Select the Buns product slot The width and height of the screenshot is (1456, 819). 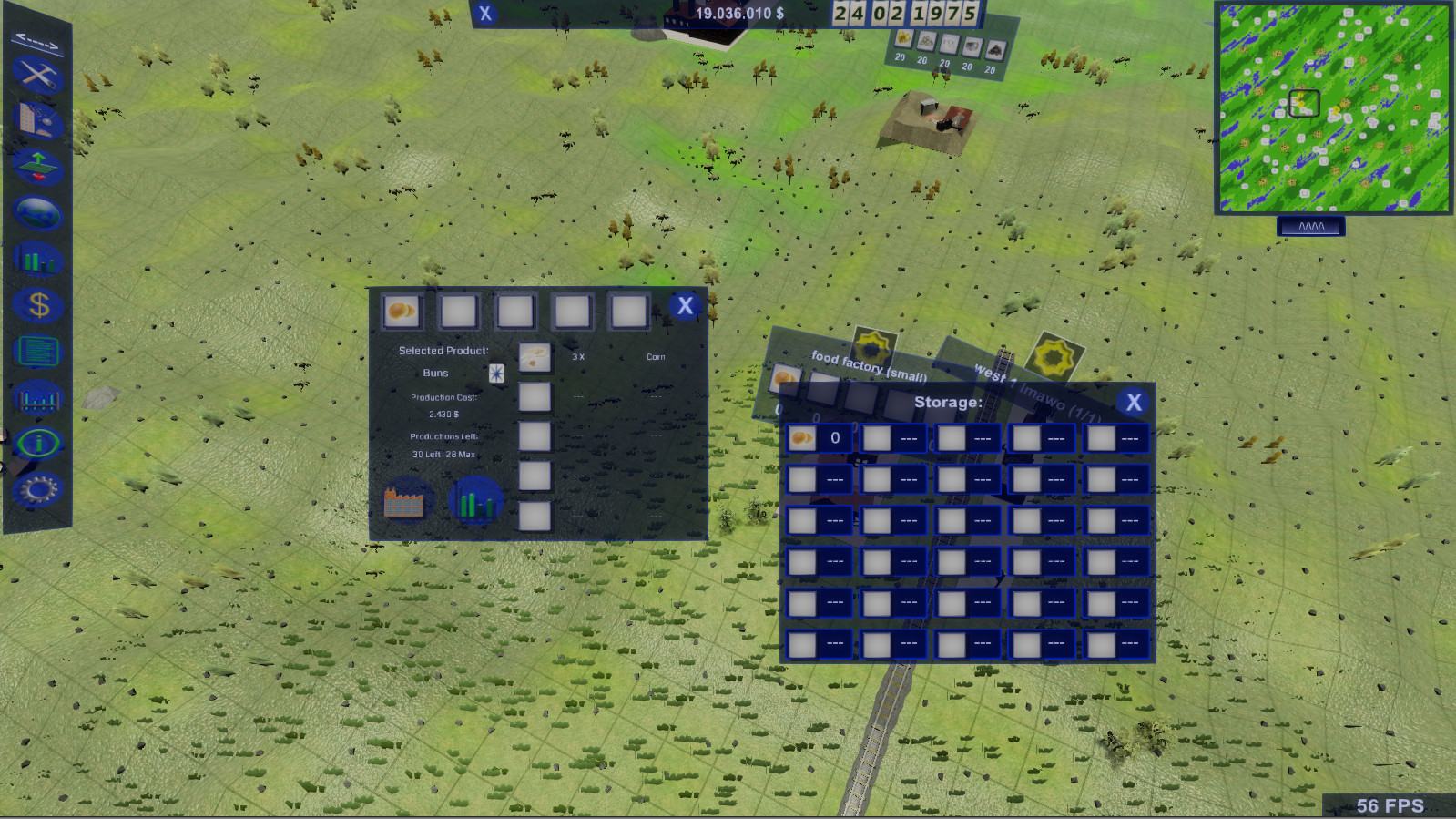click(x=402, y=312)
